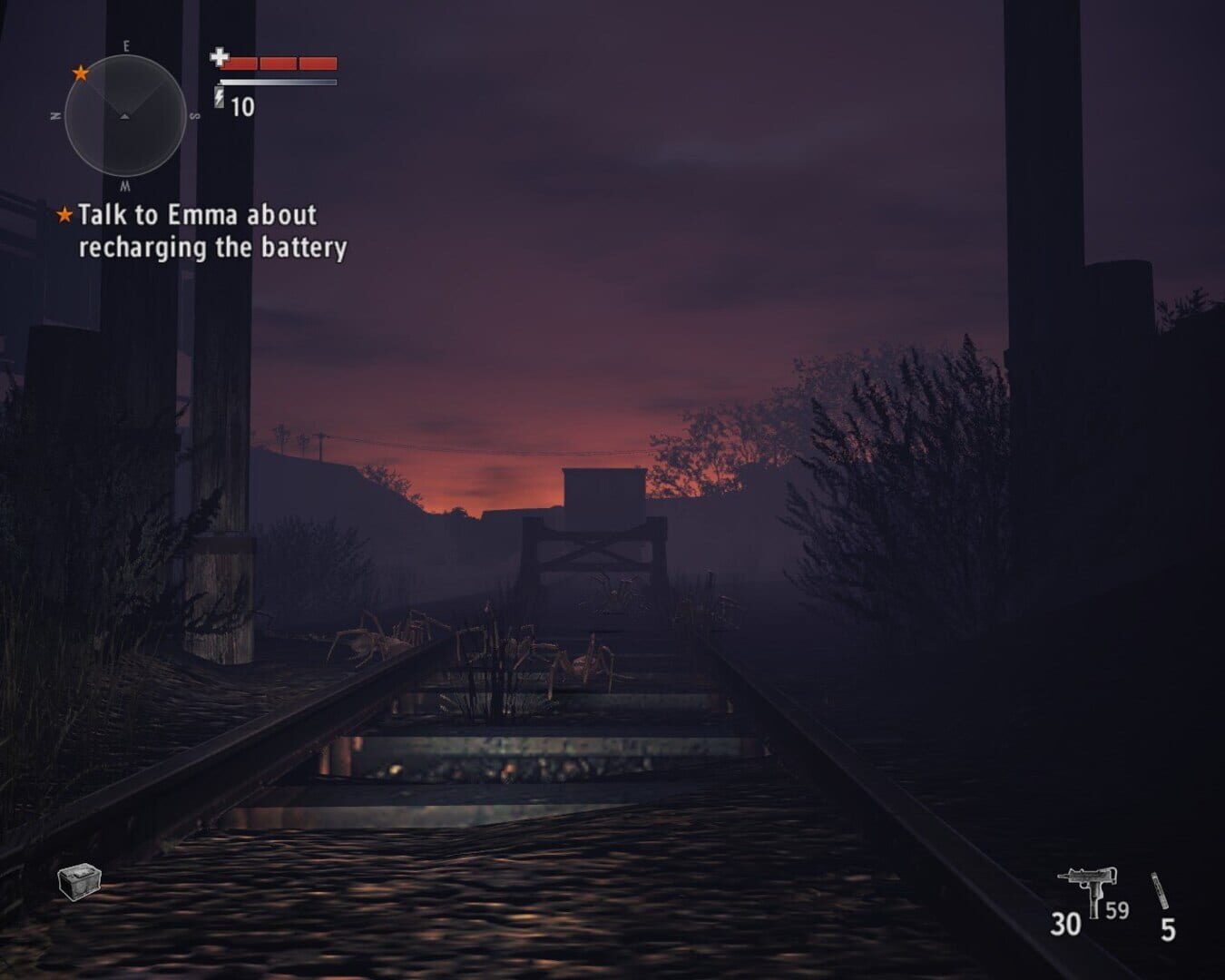
Task: Click the compass heading arrow
Action: (x=123, y=115)
